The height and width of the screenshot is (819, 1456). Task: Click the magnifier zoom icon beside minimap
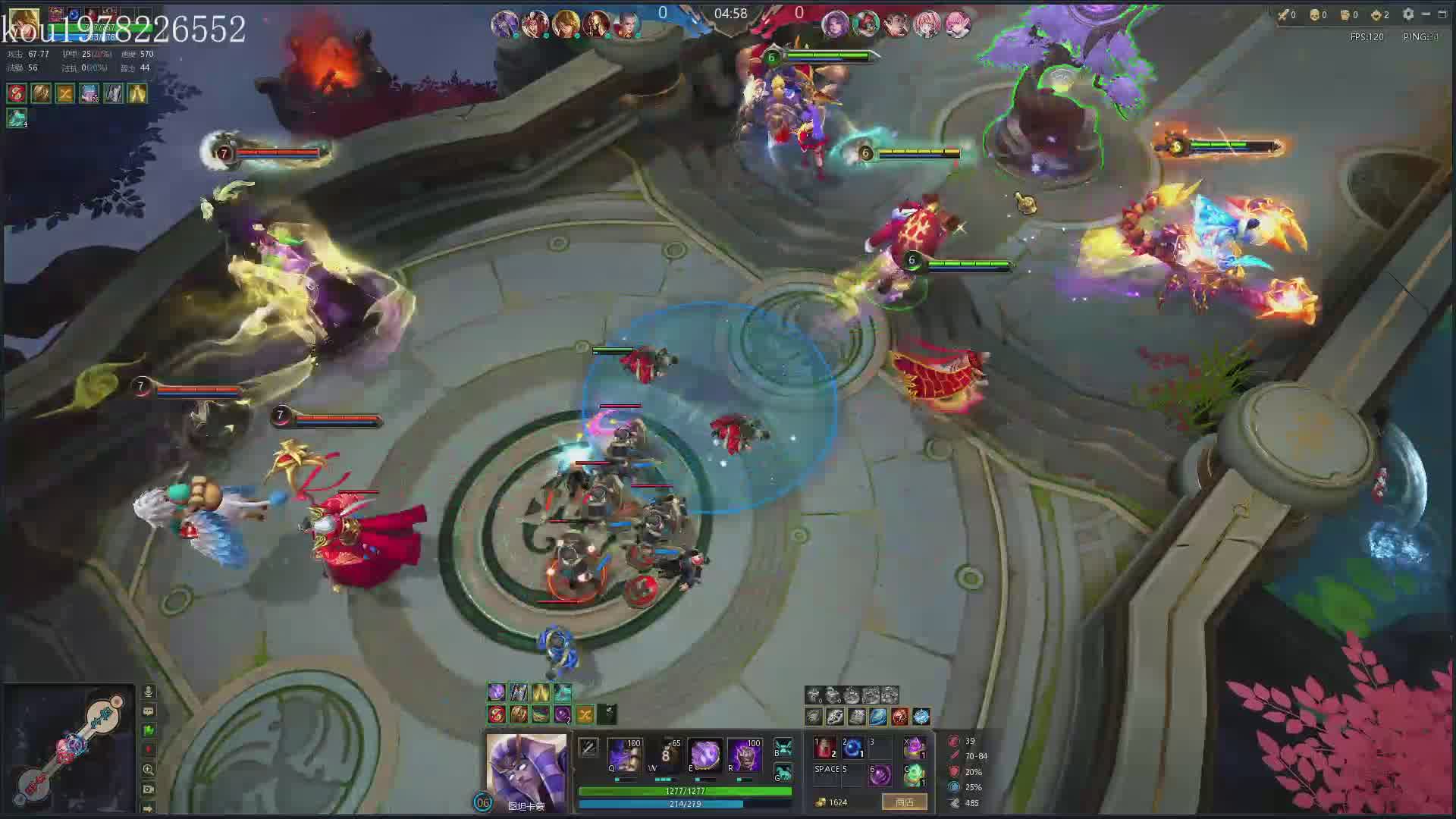pos(149,769)
